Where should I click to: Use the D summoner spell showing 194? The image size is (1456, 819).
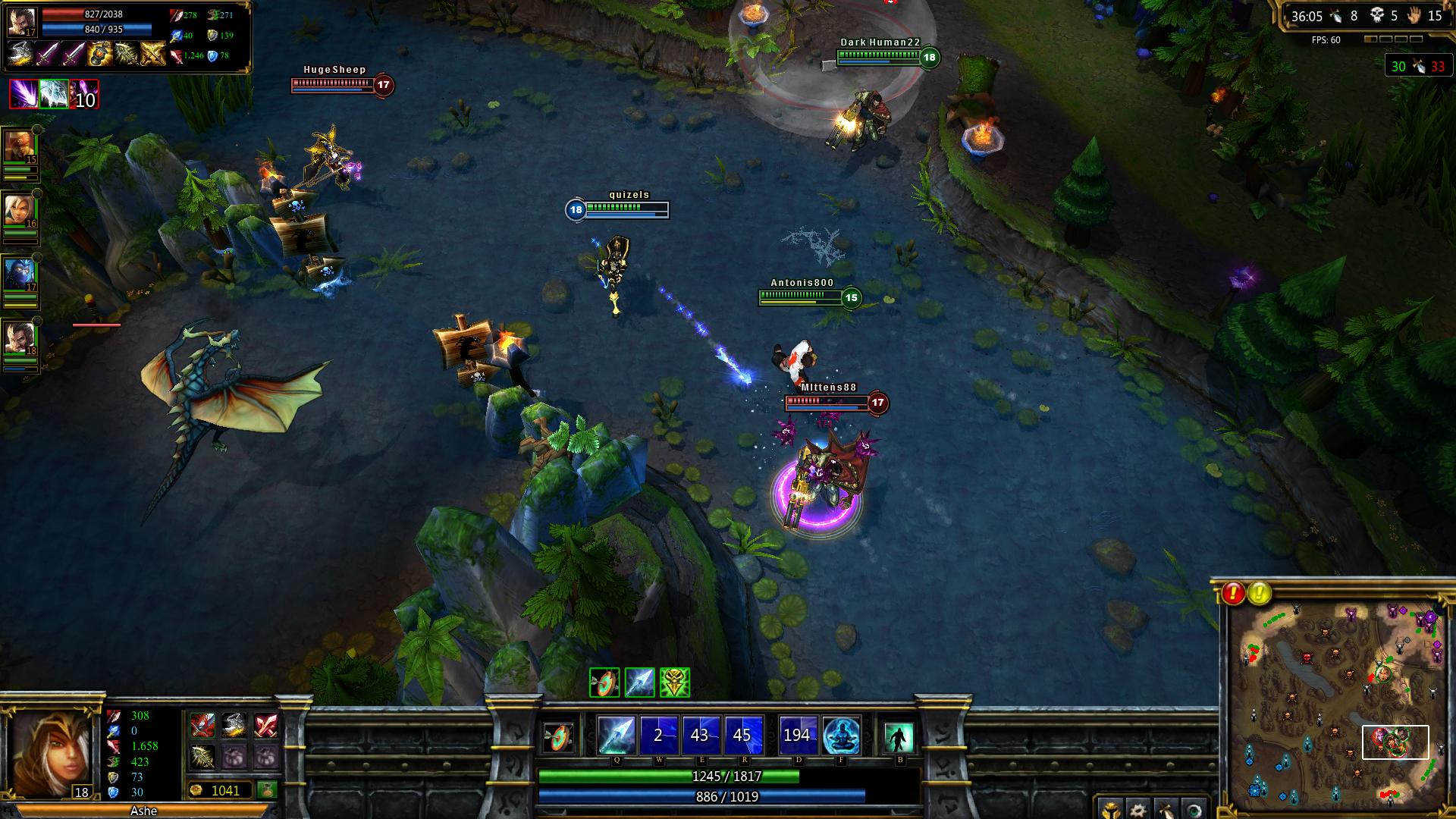tap(798, 735)
